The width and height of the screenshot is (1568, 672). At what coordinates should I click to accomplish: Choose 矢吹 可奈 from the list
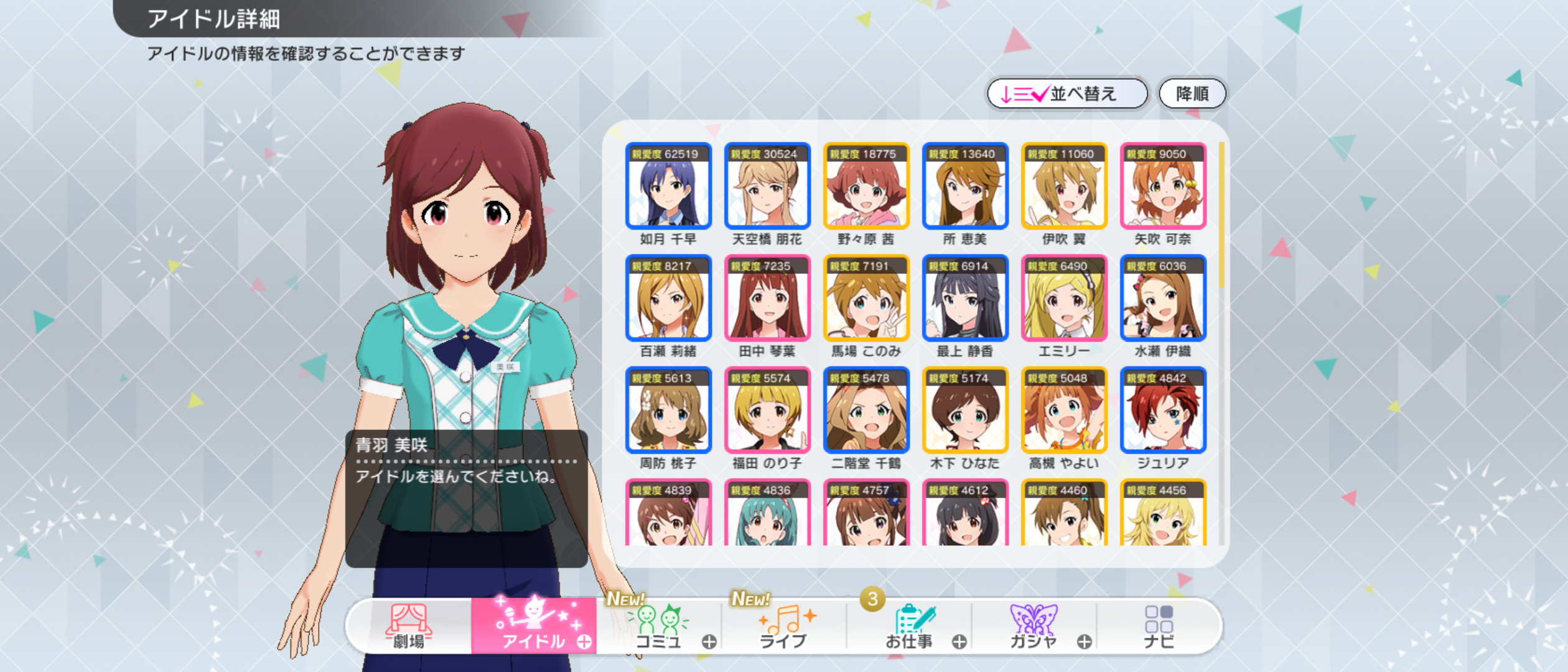point(1163,186)
